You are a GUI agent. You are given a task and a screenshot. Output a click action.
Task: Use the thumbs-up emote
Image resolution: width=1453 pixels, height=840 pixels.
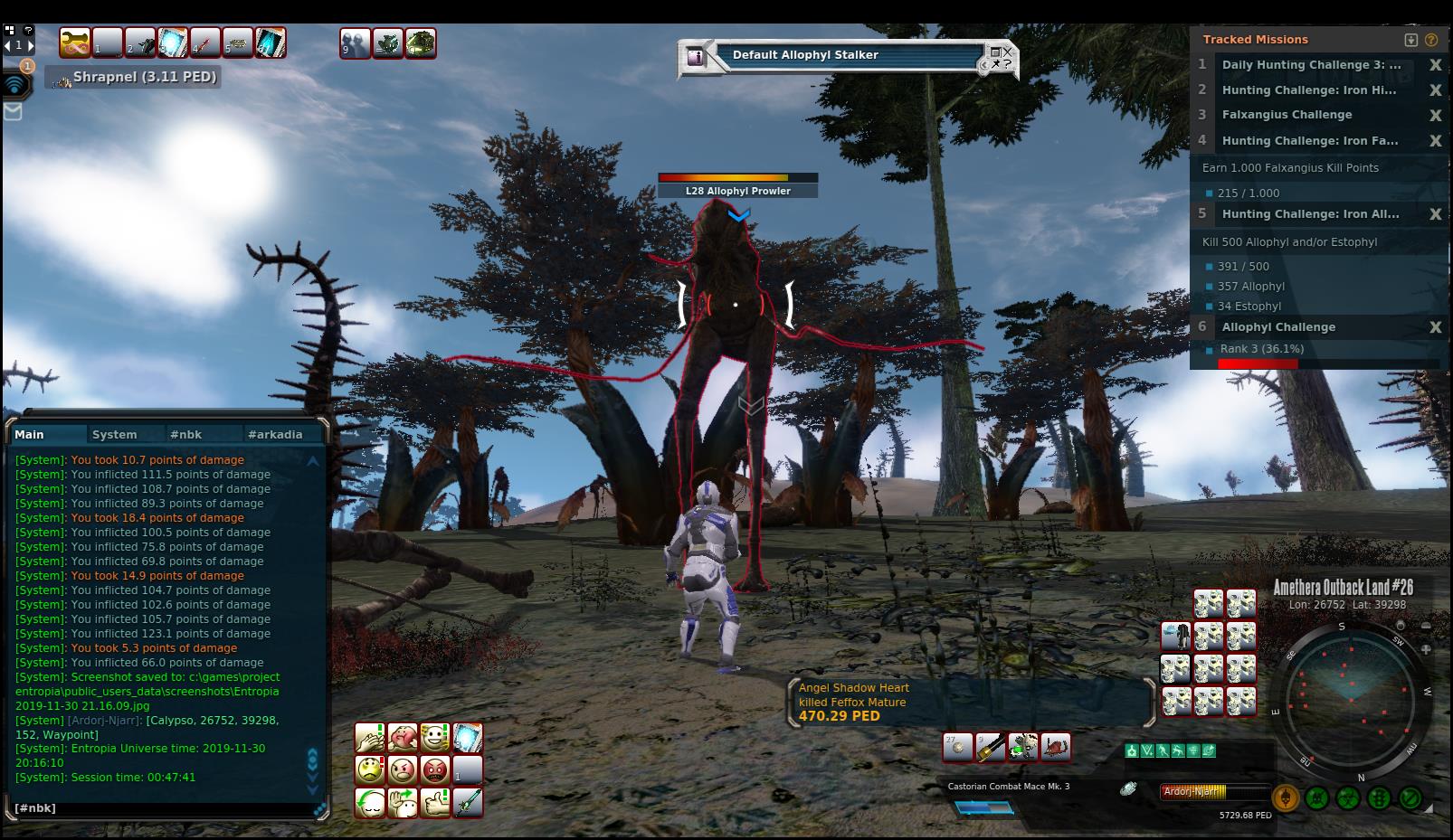coord(435,803)
